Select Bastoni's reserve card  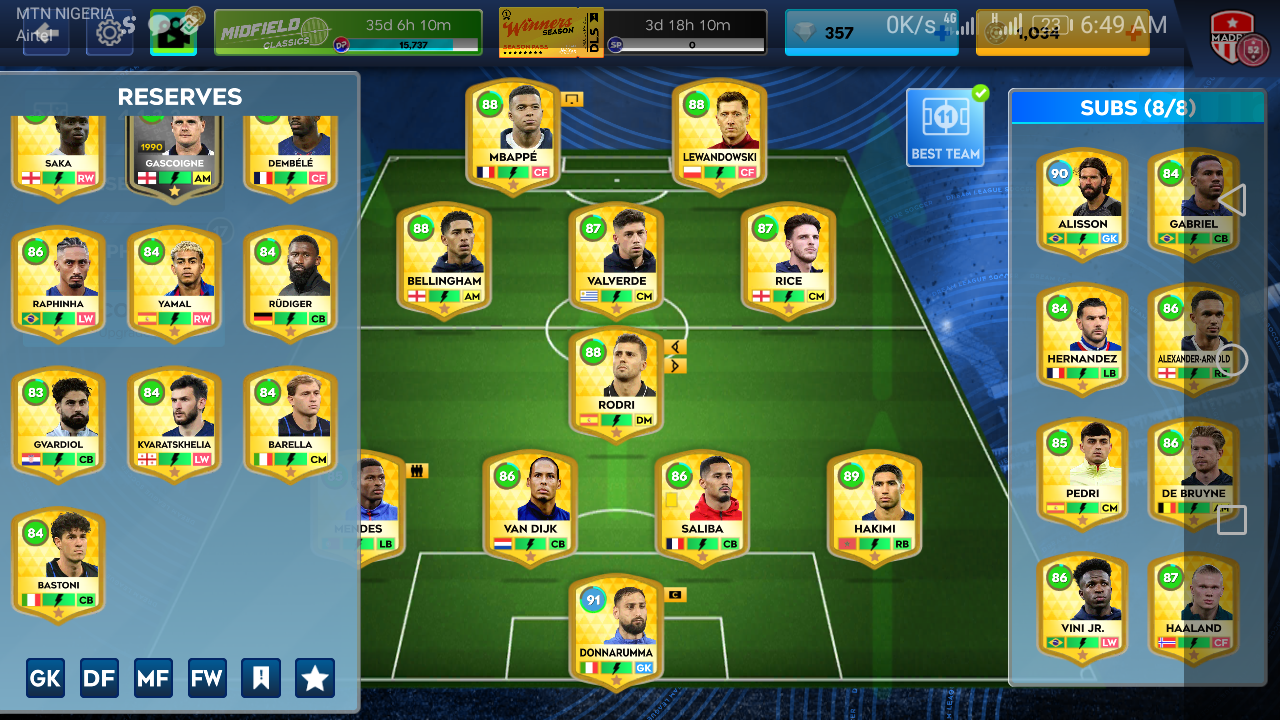(58, 564)
